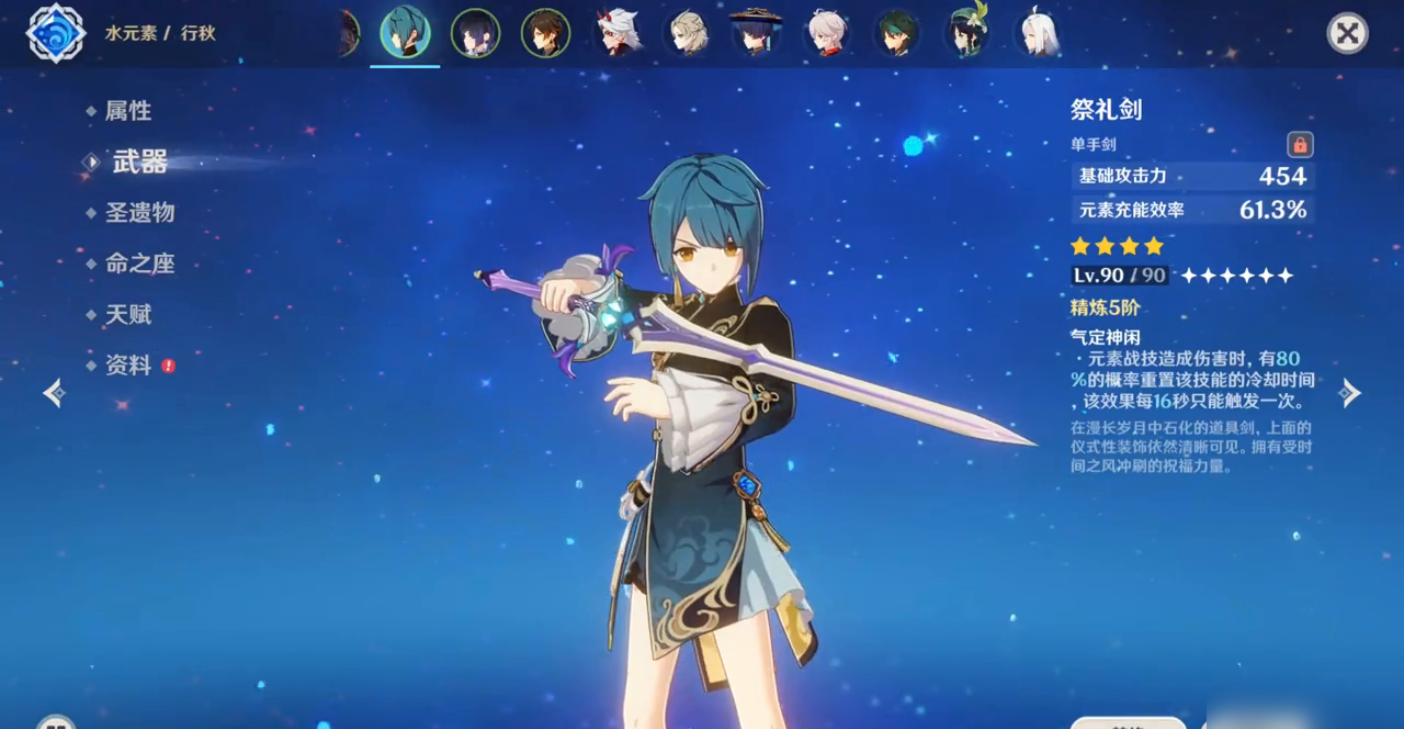Switch to the previous character with left arrow
Image resolution: width=1405 pixels, height=729 pixels.
point(55,393)
